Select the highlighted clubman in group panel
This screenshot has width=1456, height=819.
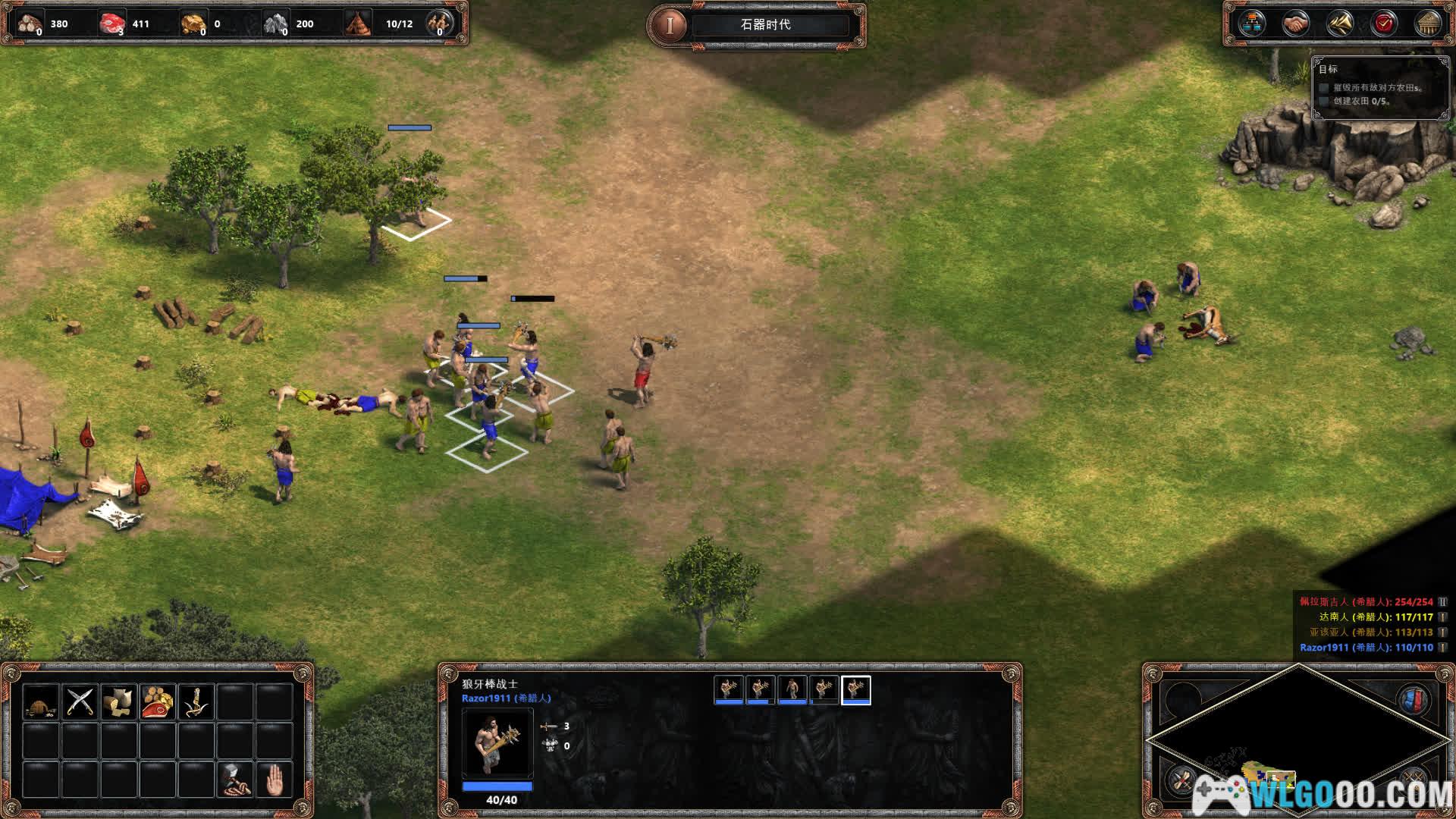click(x=856, y=689)
